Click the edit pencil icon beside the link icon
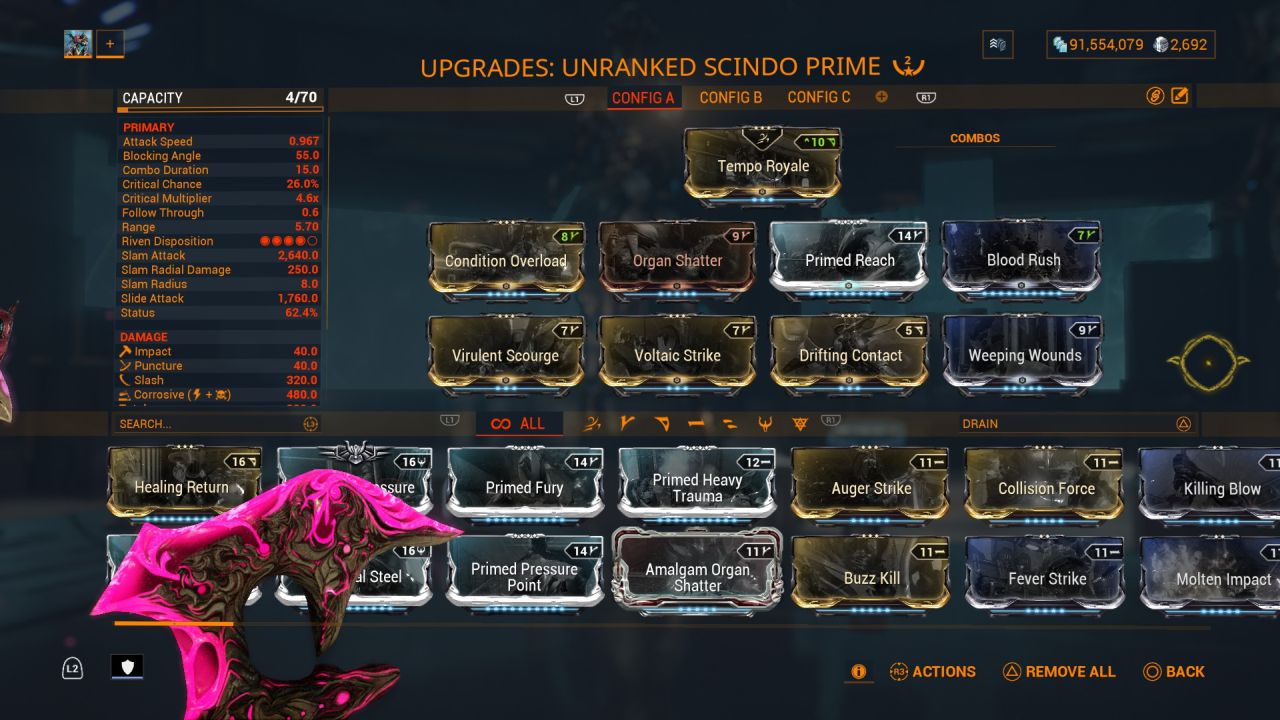 (x=1181, y=94)
